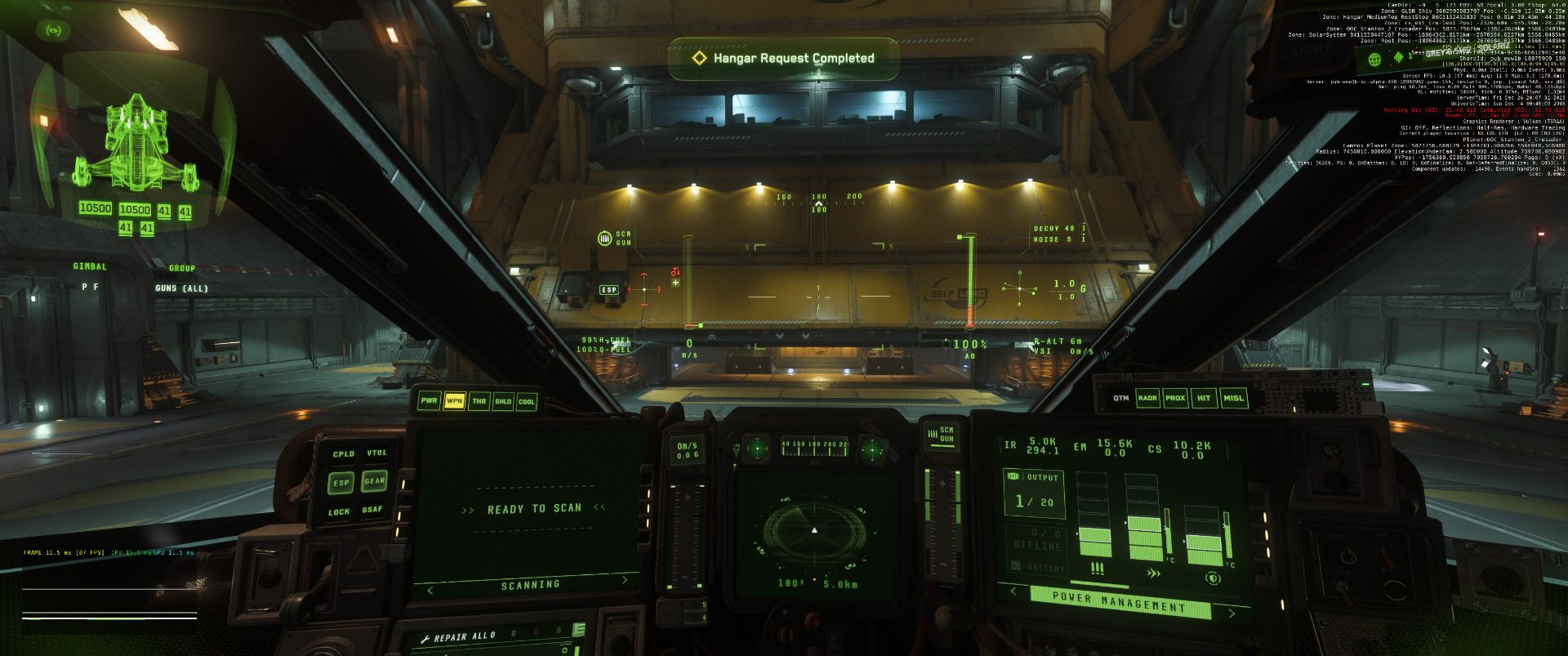Toggle the SHLD shields button
Viewport: 1568px width, 656px height.
click(x=503, y=401)
